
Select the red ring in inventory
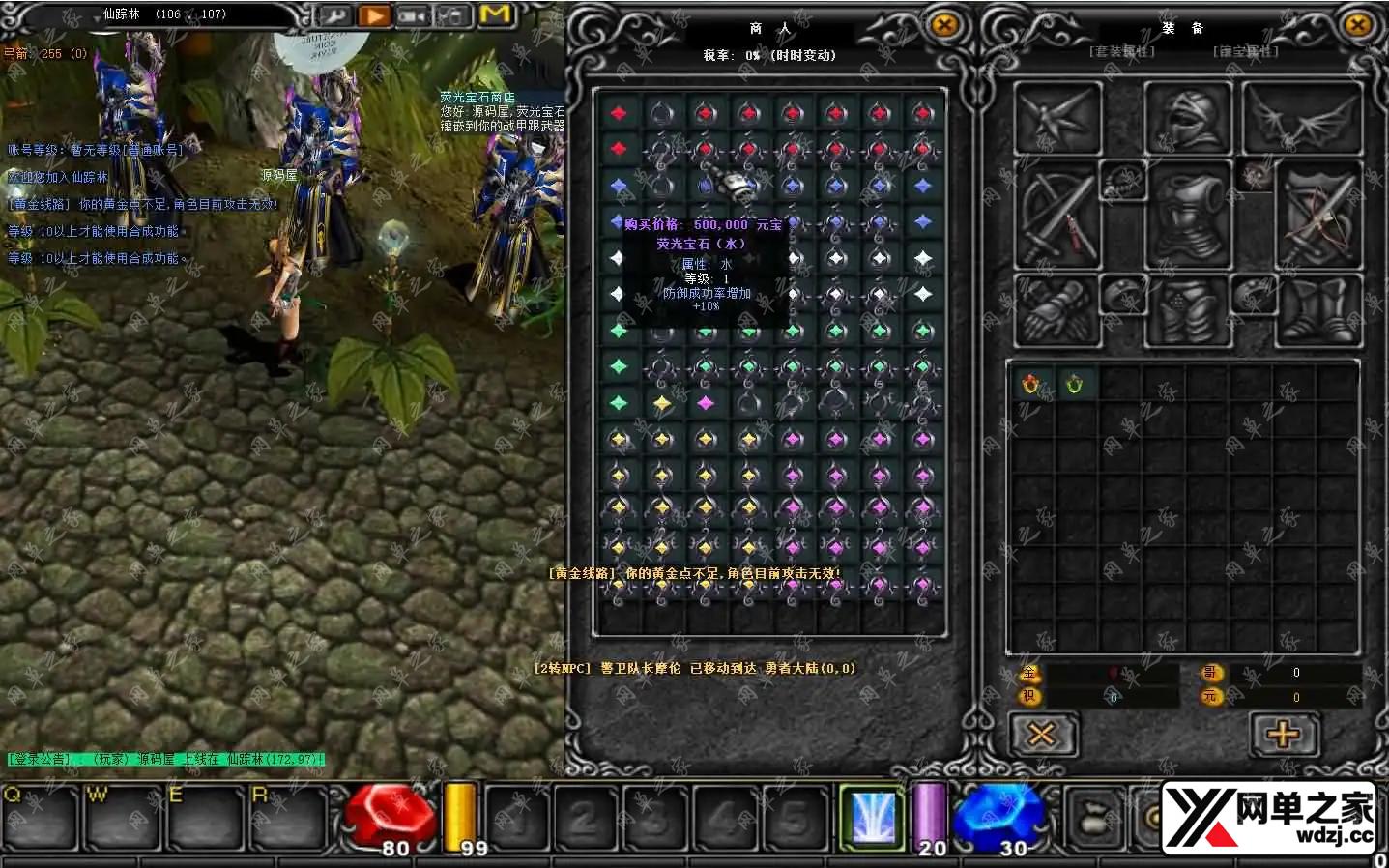coord(1031,385)
